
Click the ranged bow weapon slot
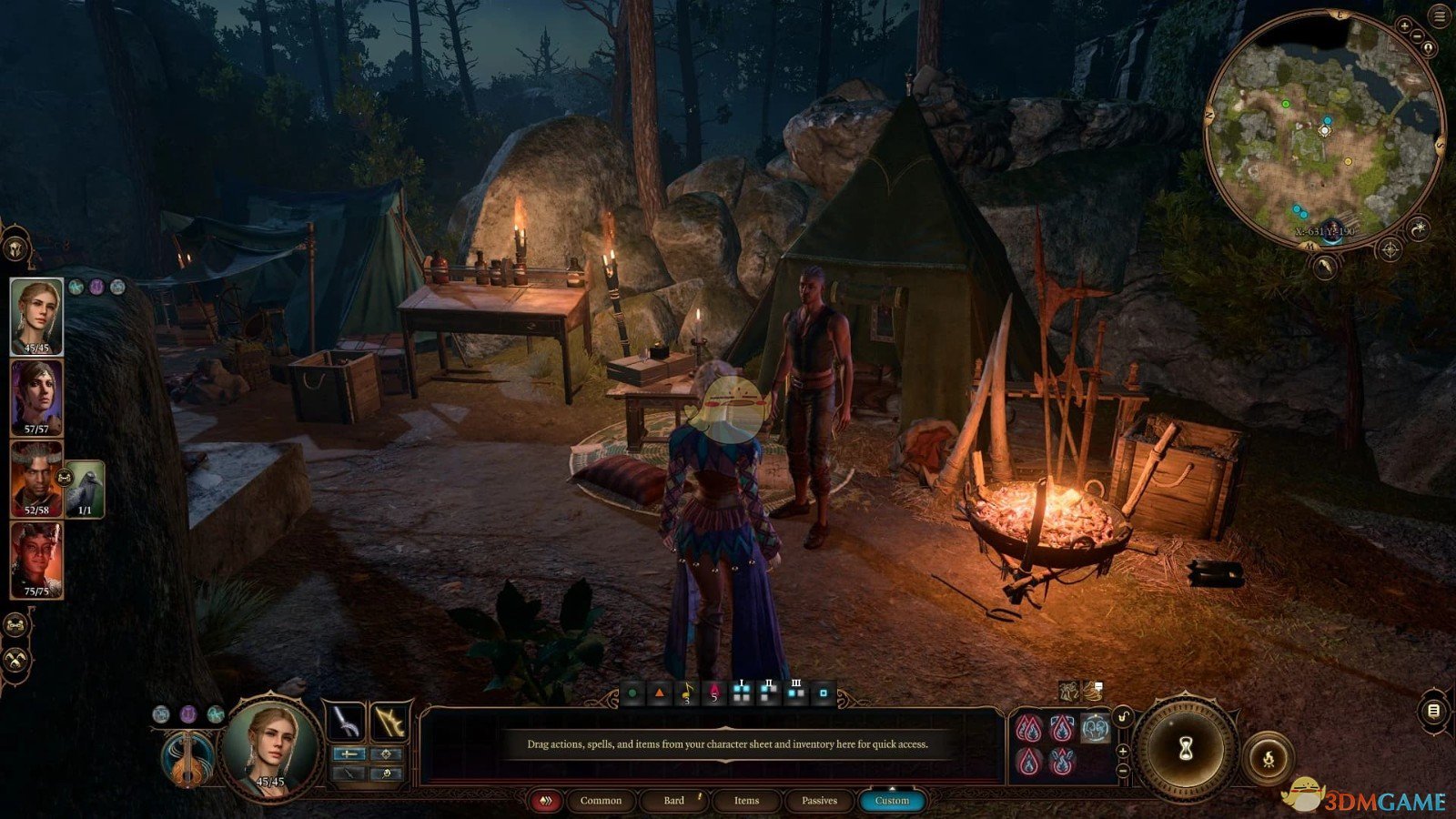pyautogui.click(x=389, y=723)
